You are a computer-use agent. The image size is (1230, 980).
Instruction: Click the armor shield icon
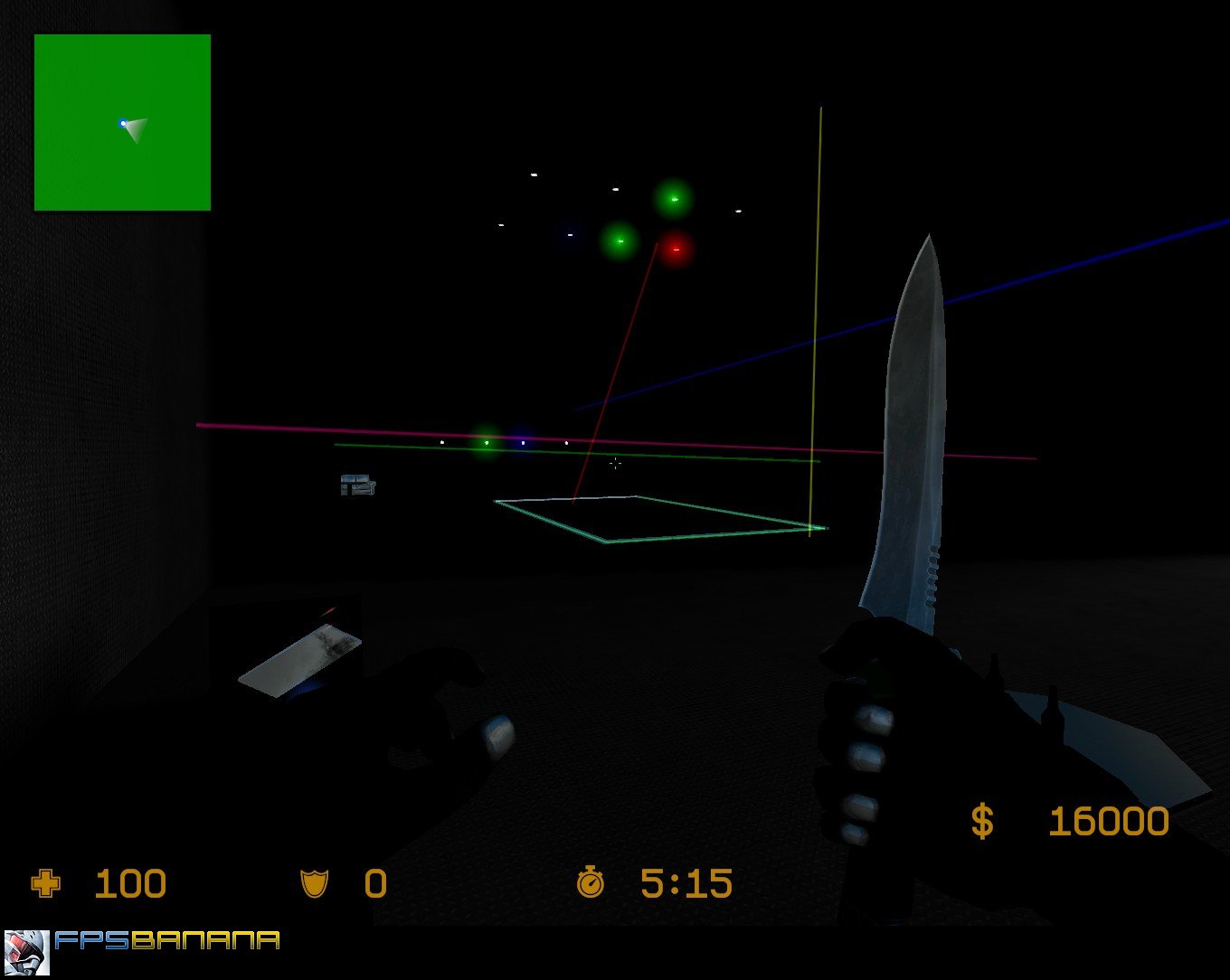(313, 883)
